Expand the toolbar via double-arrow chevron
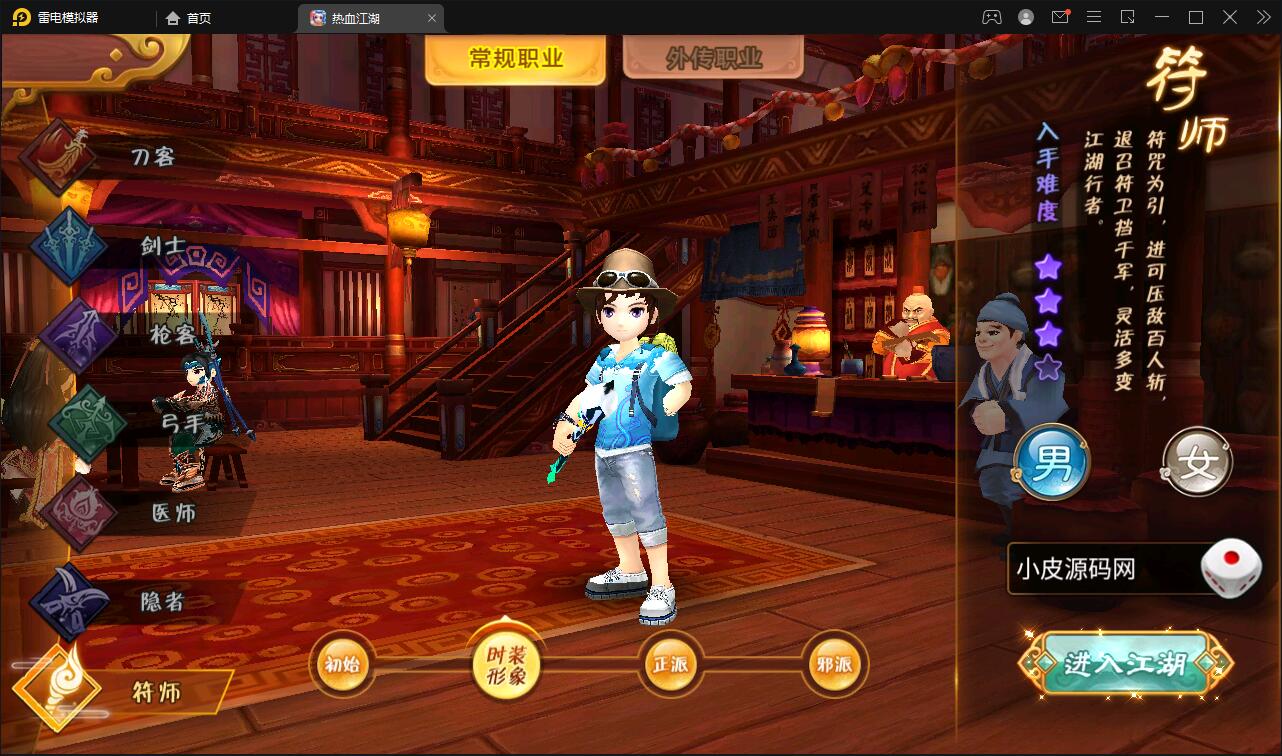Viewport: 1282px width, 756px height. 1262,17
